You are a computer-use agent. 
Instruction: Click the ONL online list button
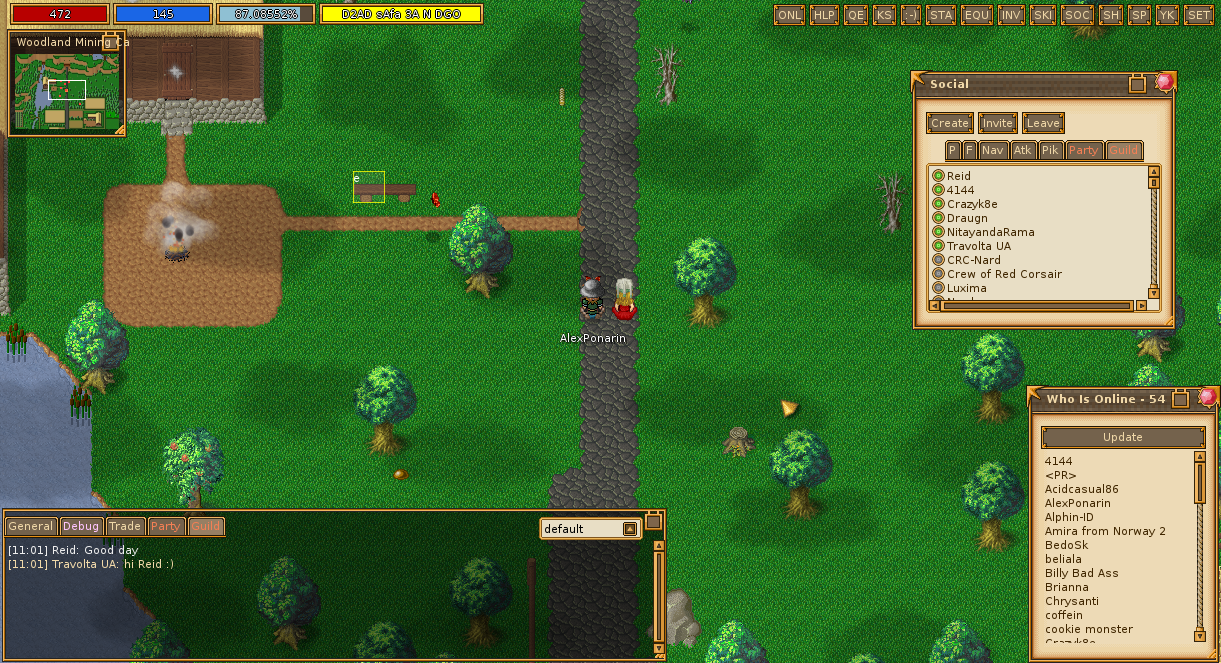(790, 15)
